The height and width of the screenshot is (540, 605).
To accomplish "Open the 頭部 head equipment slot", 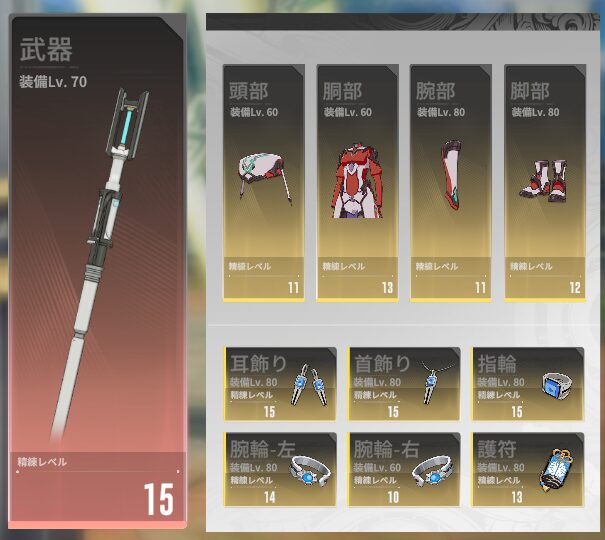I will click(x=263, y=182).
